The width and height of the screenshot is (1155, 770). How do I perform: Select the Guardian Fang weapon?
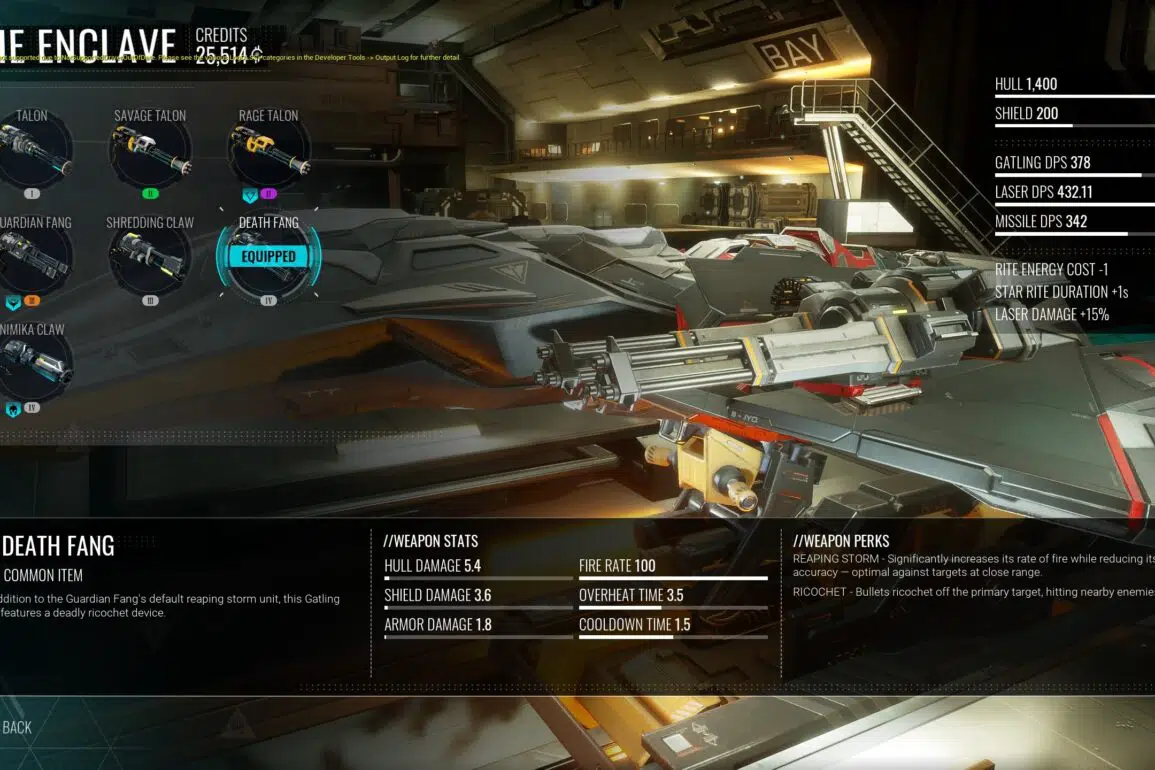pos(32,260)
